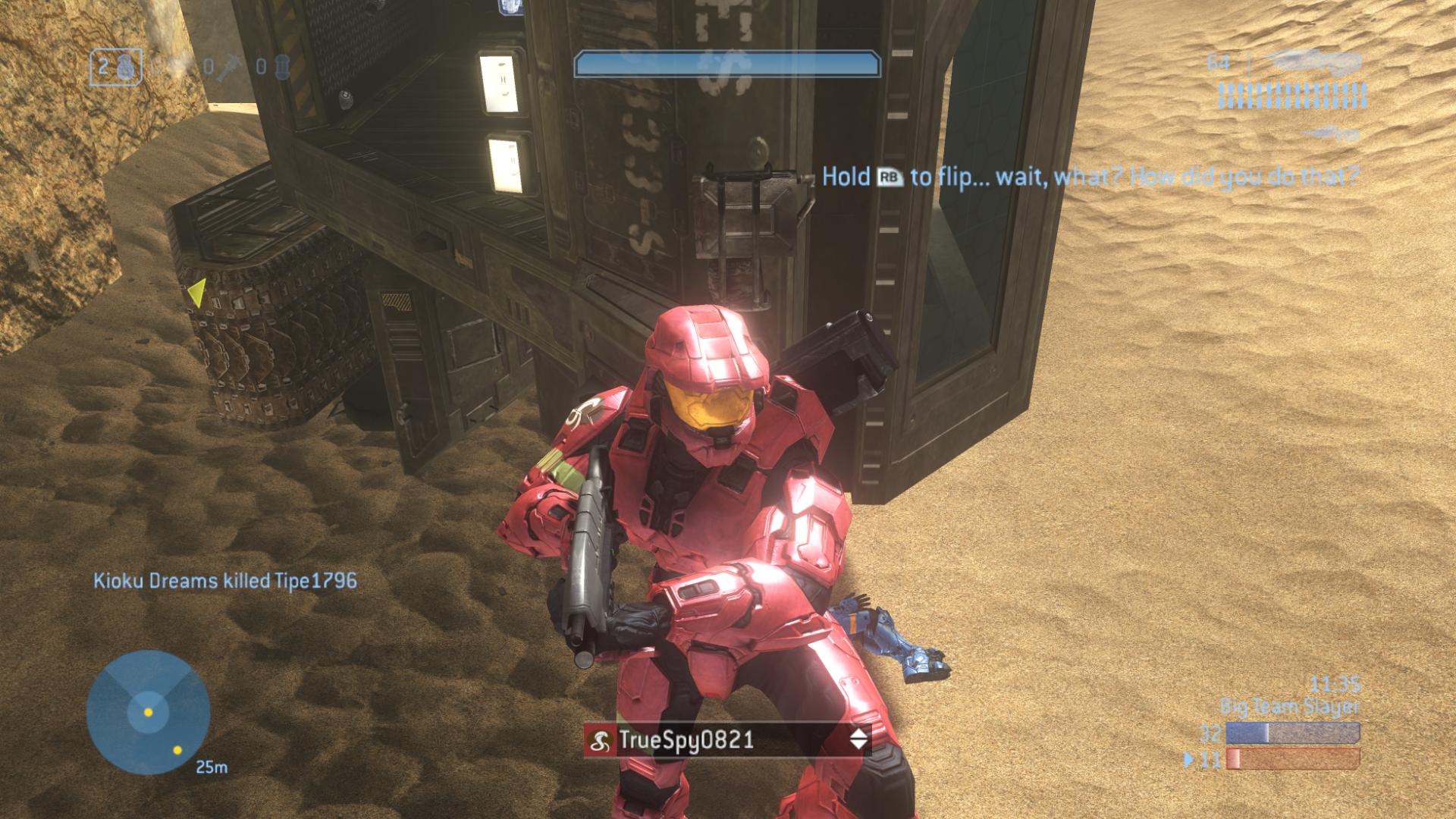Select the spike grenade icon
1456x819 pixels.
pyautogui.click(x=228, y=67)
